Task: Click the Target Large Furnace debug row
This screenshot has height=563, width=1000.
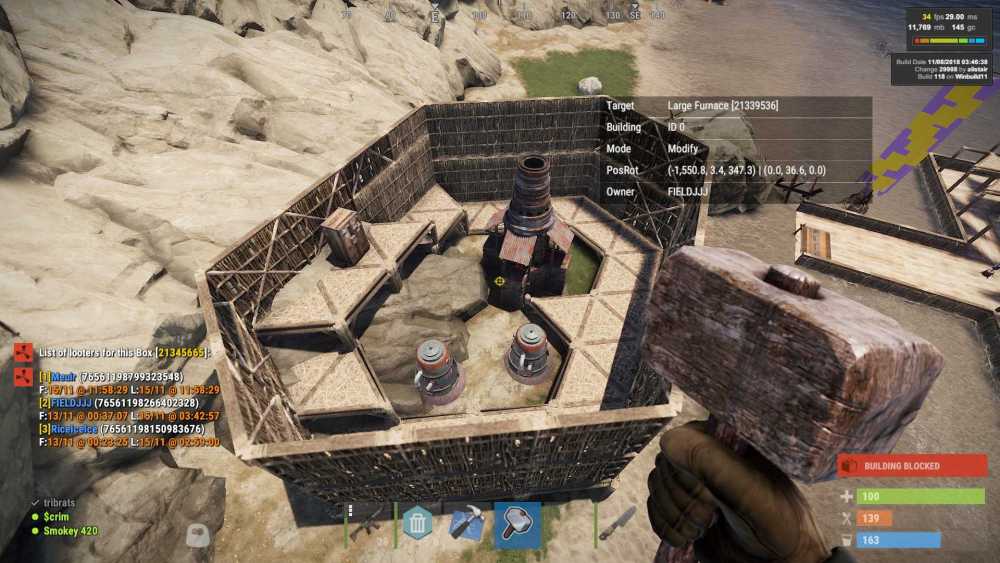Action: 736,105
